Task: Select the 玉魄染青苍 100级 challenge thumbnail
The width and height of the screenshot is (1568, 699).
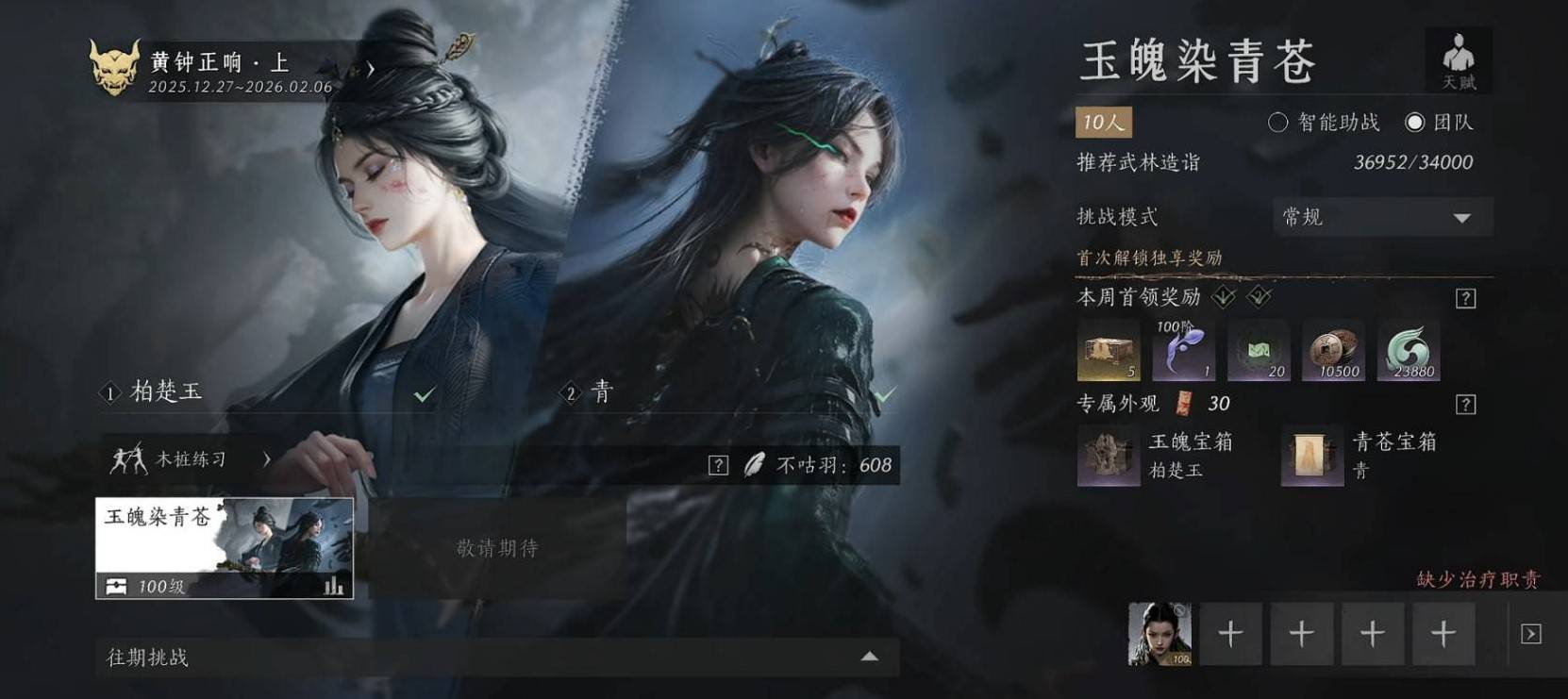Action: pyautogui.click(x=222, y=545)
